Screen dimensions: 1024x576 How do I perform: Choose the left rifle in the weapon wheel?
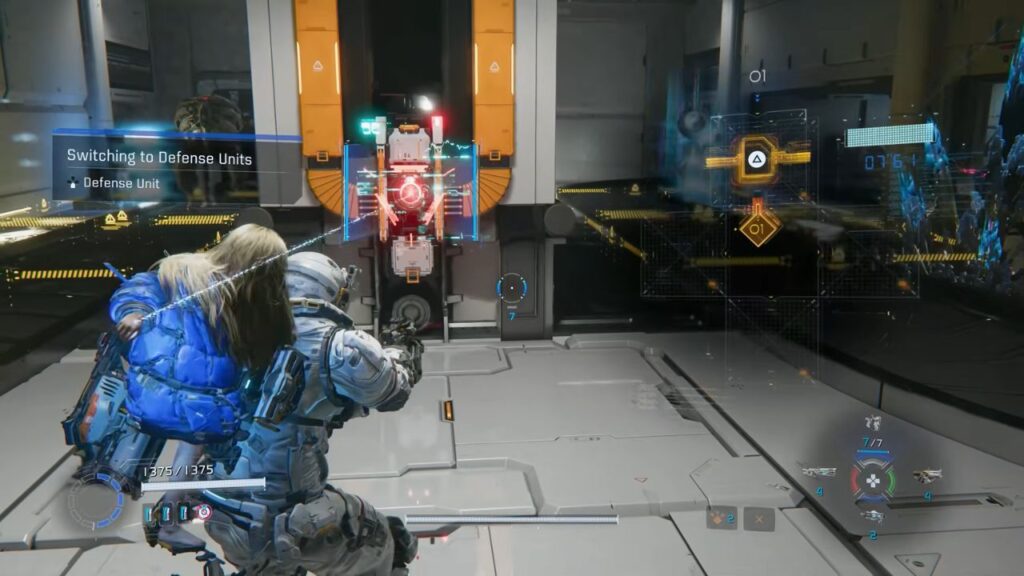tap(818, 472)
